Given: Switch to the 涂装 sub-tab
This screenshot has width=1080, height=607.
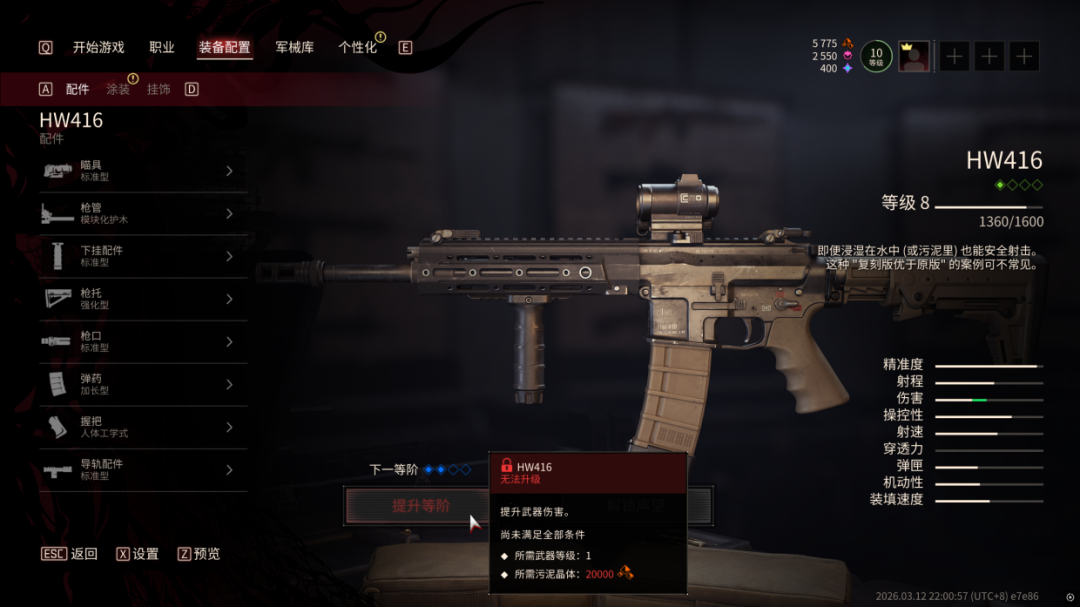Looking at the screenshot, I should click(x=118, y=89).
